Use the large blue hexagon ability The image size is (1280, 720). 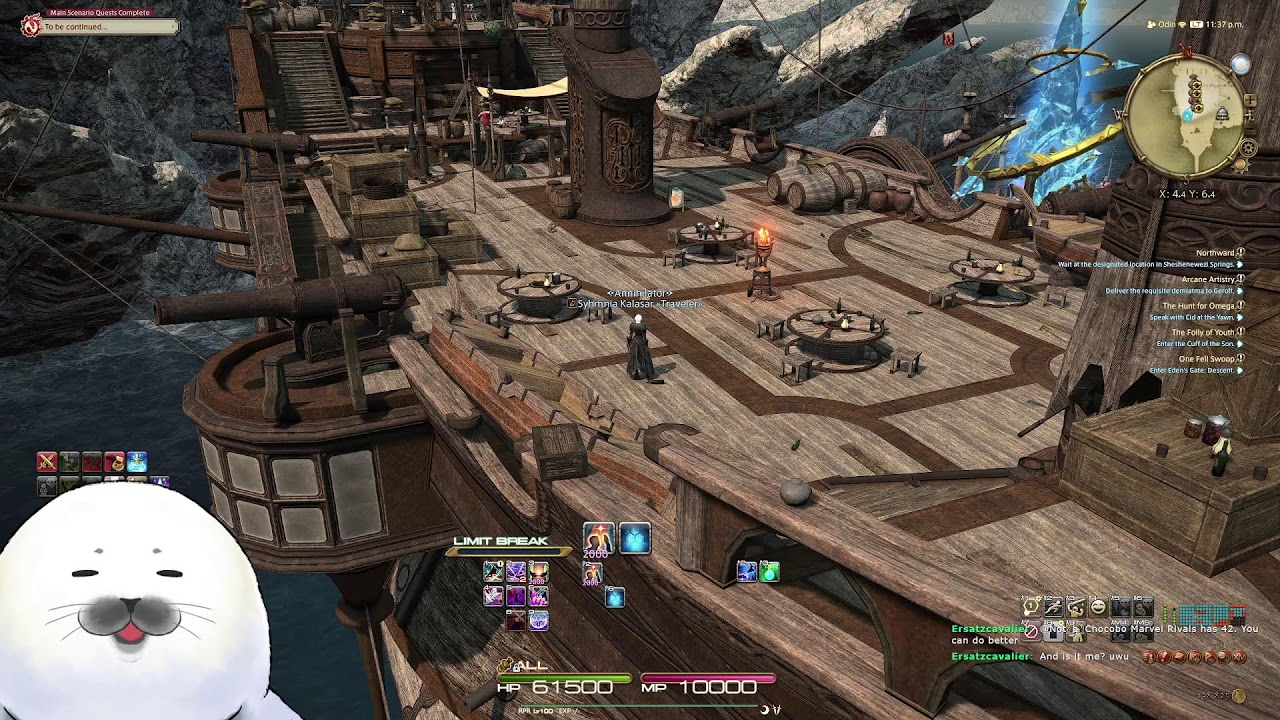coord(635,539)
